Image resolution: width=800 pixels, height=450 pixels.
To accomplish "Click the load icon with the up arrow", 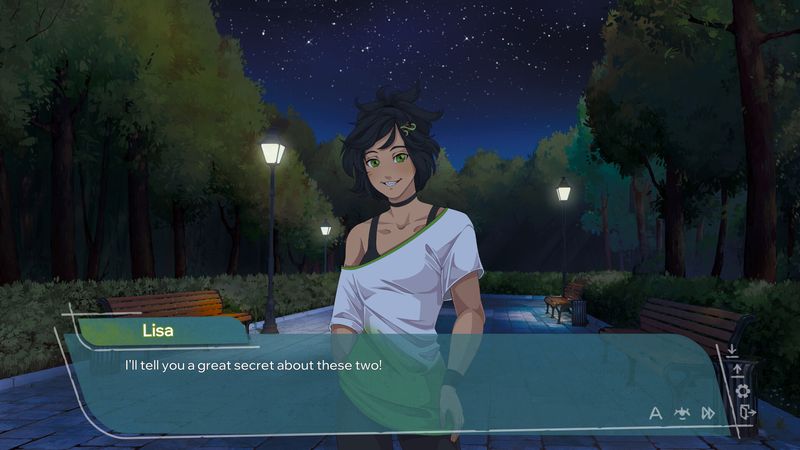I will point(738,370).
